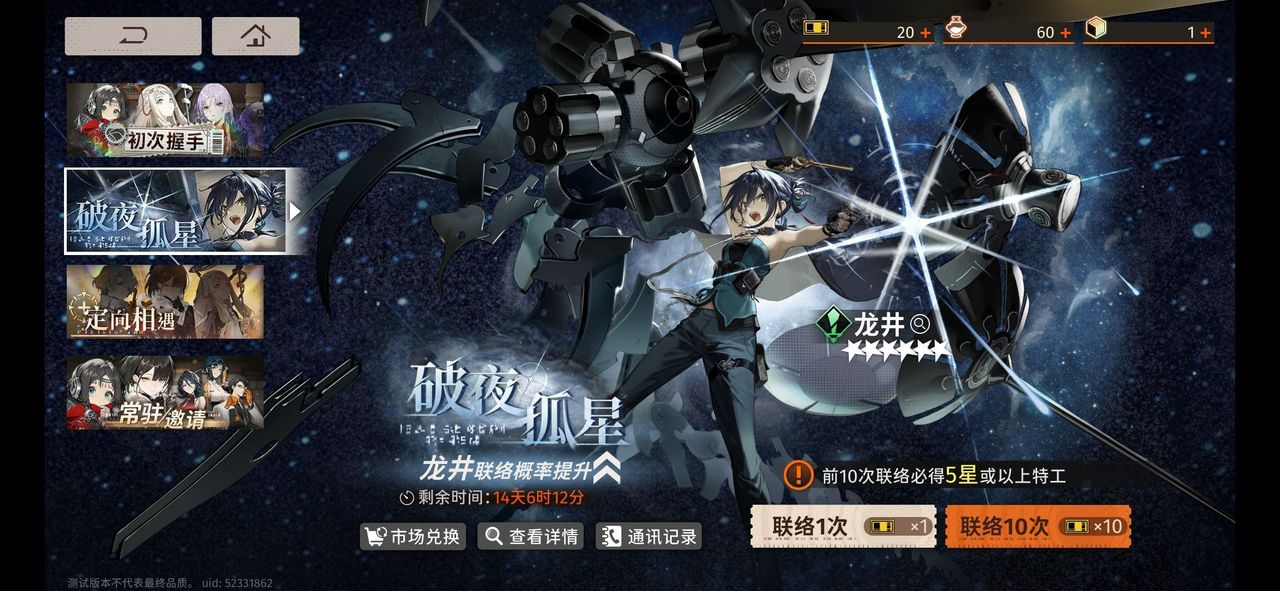Open the 通讯记录 pull history
1280x591 pixels.
pyautogui.click(x=649, y=536)
